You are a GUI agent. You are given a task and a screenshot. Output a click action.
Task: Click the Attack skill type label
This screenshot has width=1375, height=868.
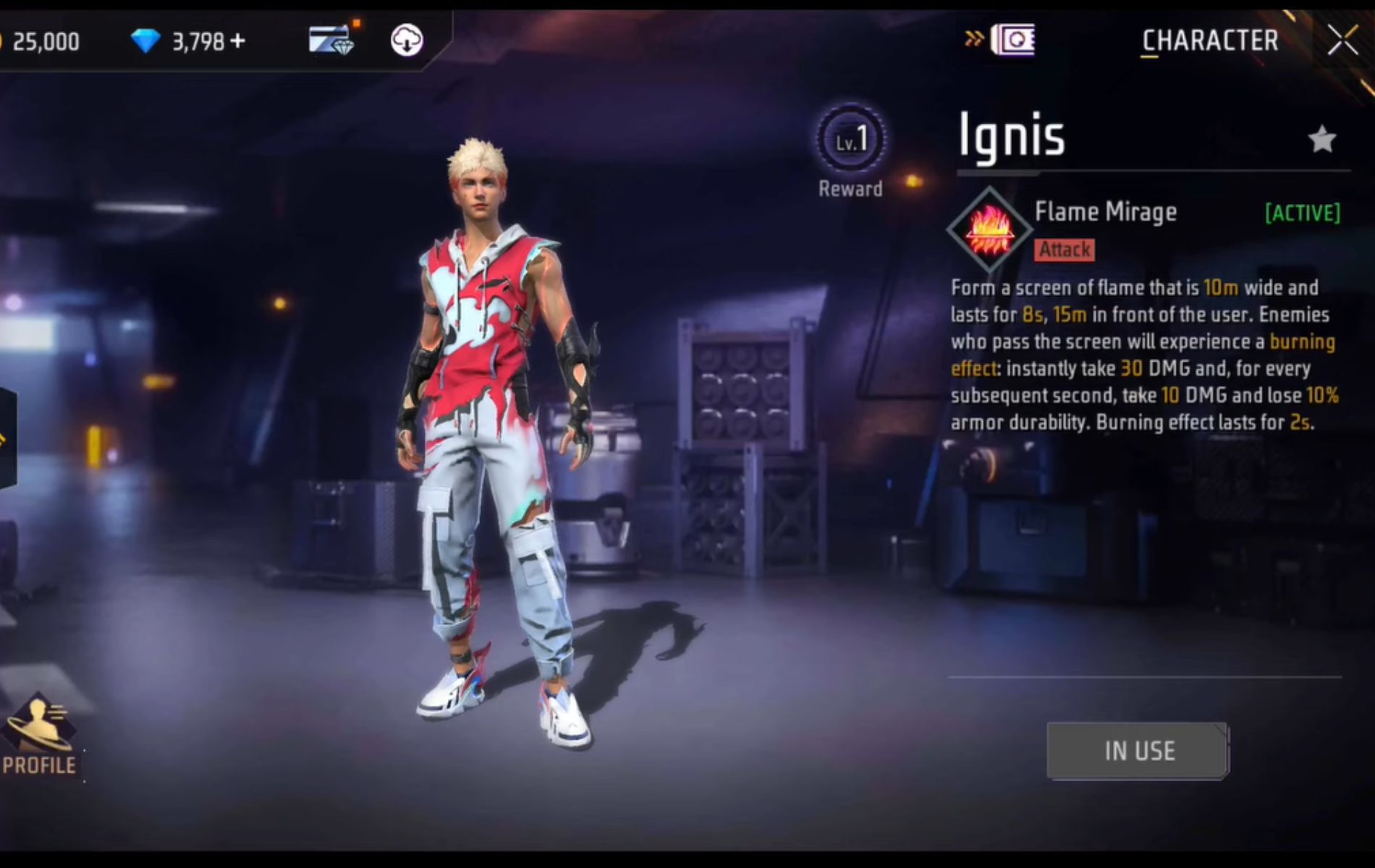(1063, 250)
